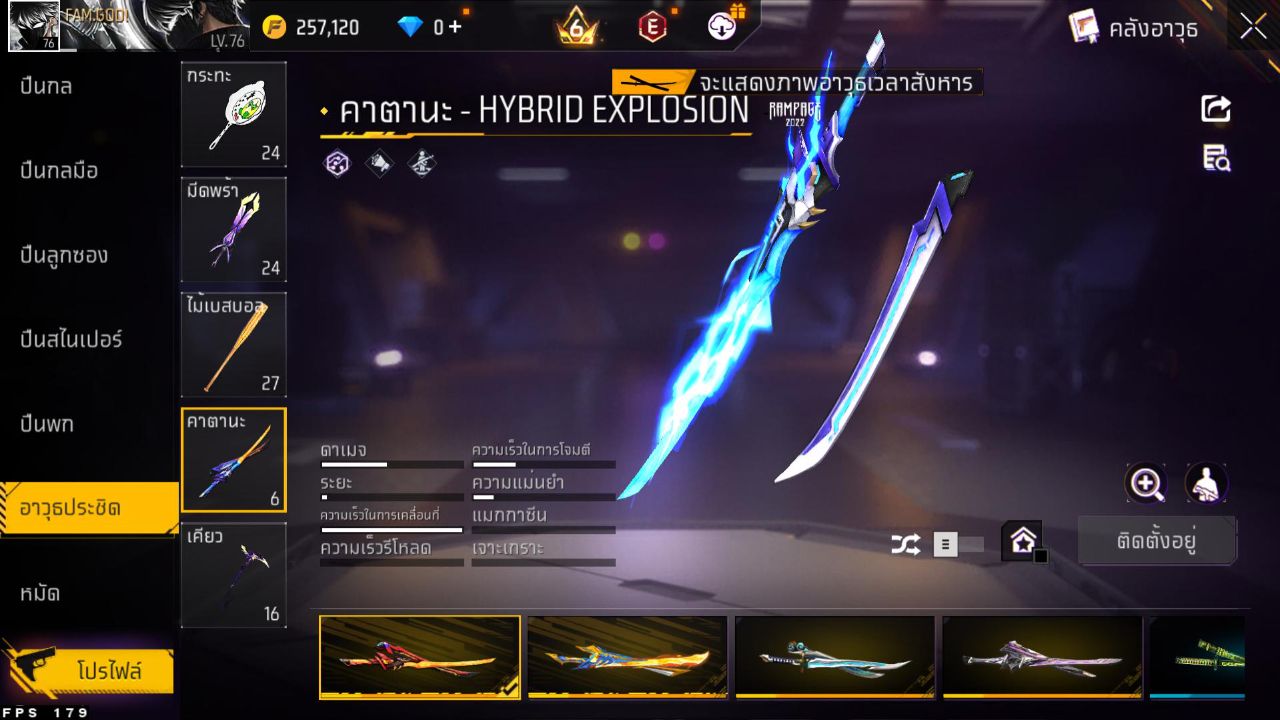Open the ปืนกลมือ category tab
Screen dimensions: 1280x720
pos(60,171)
